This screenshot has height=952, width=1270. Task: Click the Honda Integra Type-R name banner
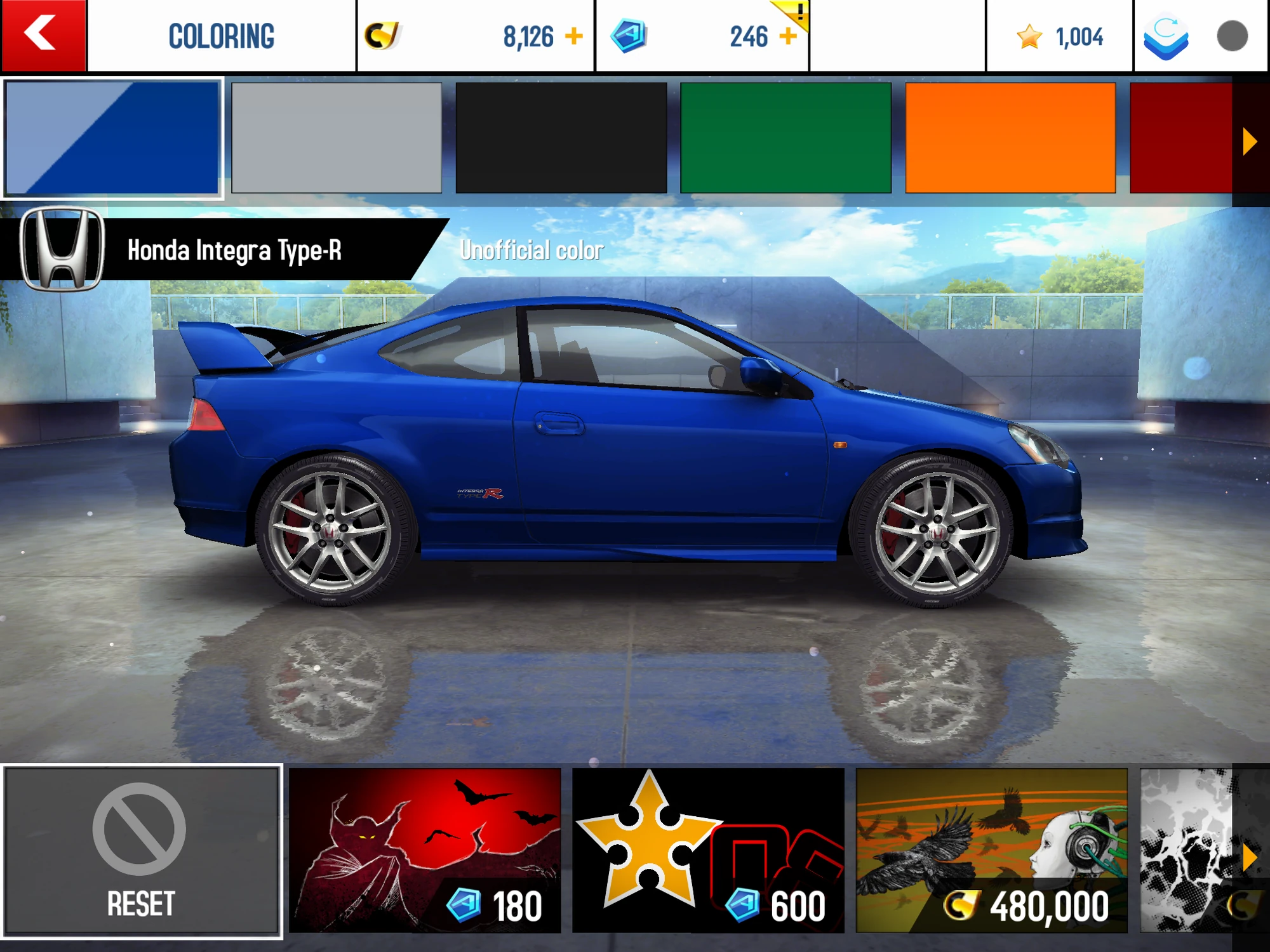pyautogui.click(x=235, y=249)
